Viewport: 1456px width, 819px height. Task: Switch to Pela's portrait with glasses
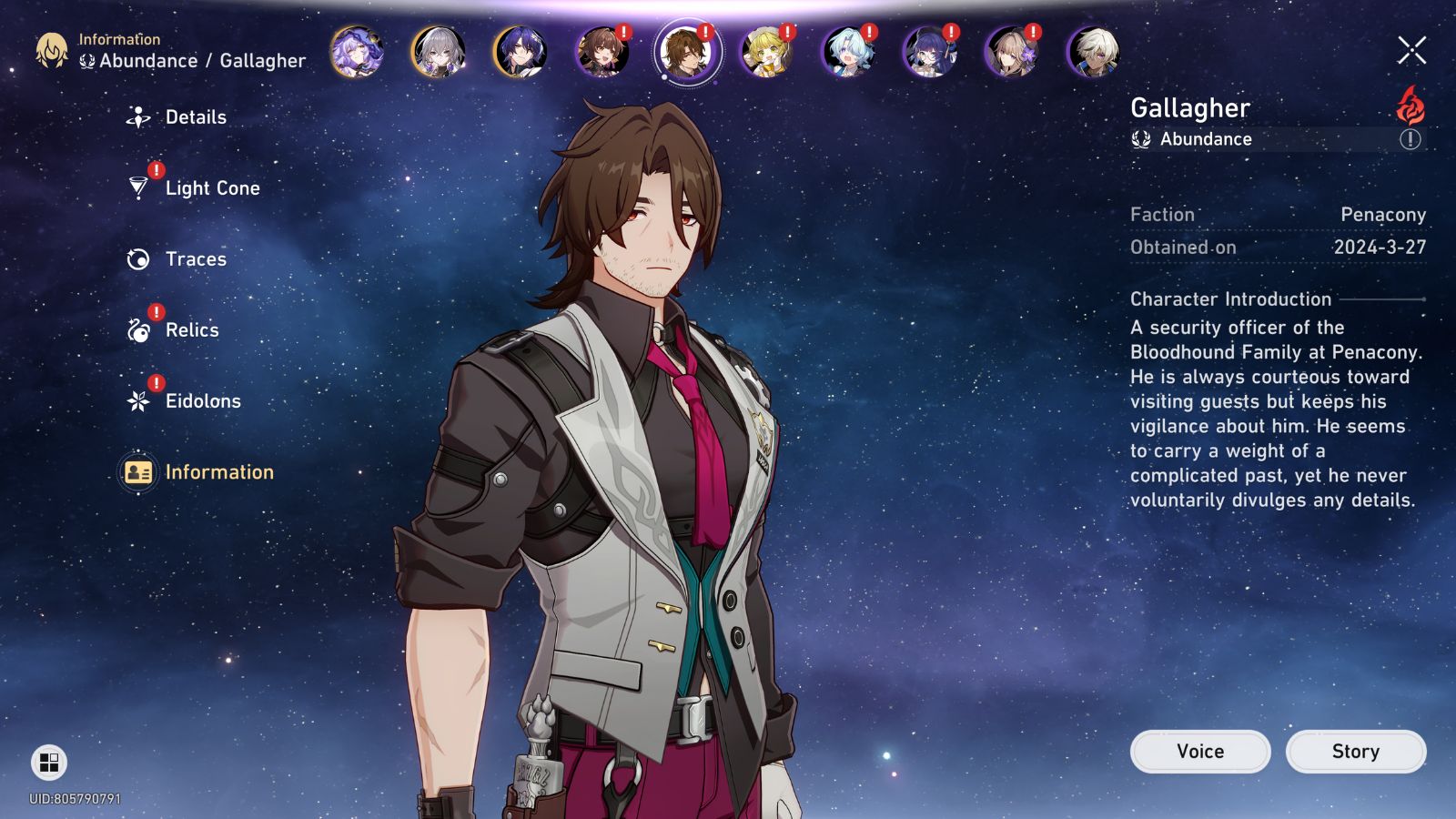click(x=930, y=51)
